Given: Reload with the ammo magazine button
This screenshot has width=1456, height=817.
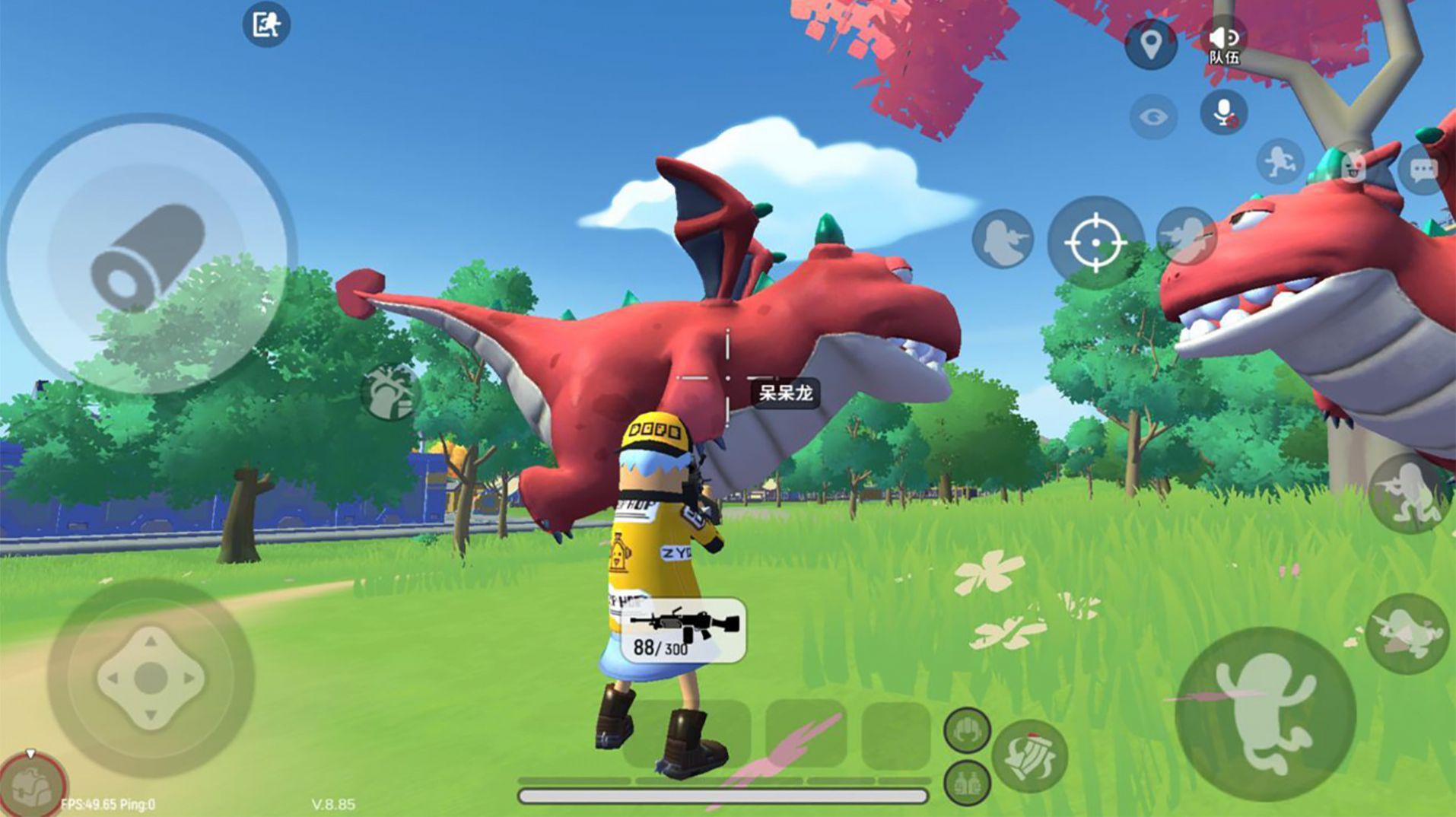Looking at the screenshot, I should pos(1029,756).
